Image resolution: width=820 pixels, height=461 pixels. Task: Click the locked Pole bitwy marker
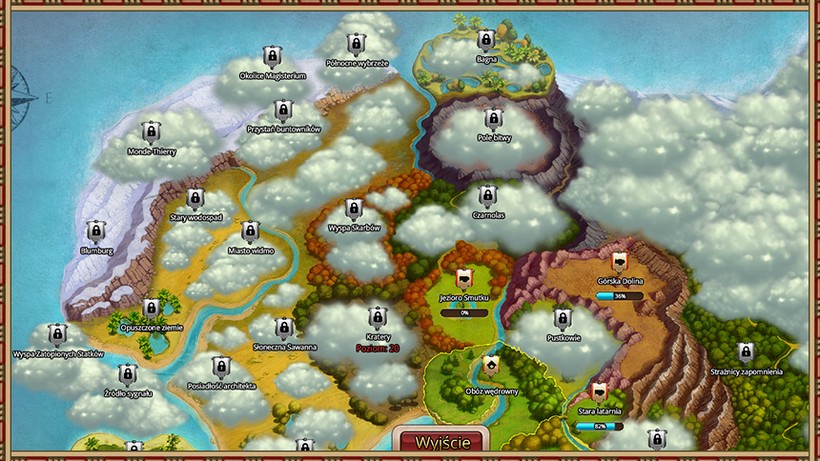[494, 119]
